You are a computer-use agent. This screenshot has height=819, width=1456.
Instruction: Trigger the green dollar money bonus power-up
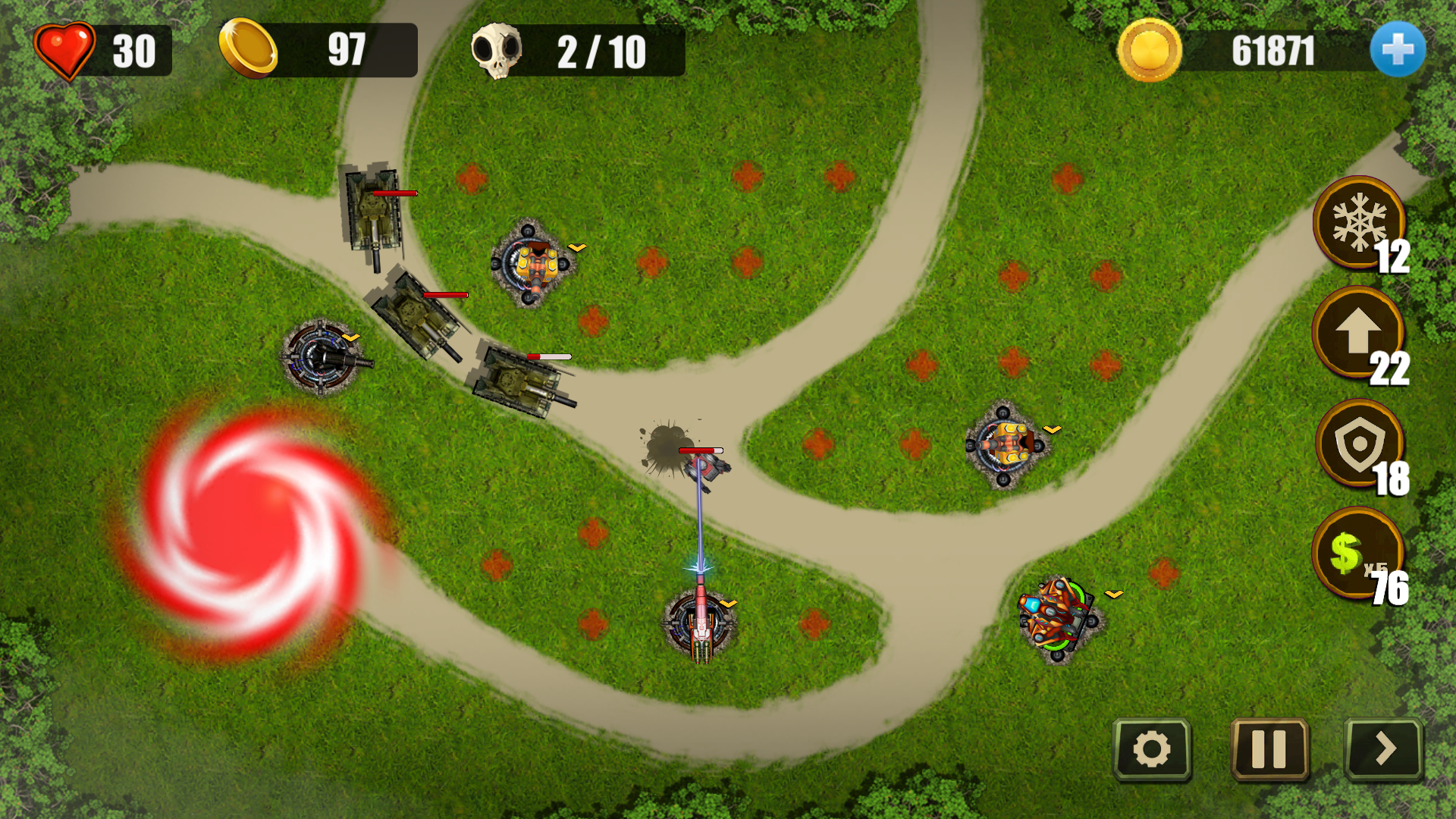pyautogui.click(x=1356, y=554)
